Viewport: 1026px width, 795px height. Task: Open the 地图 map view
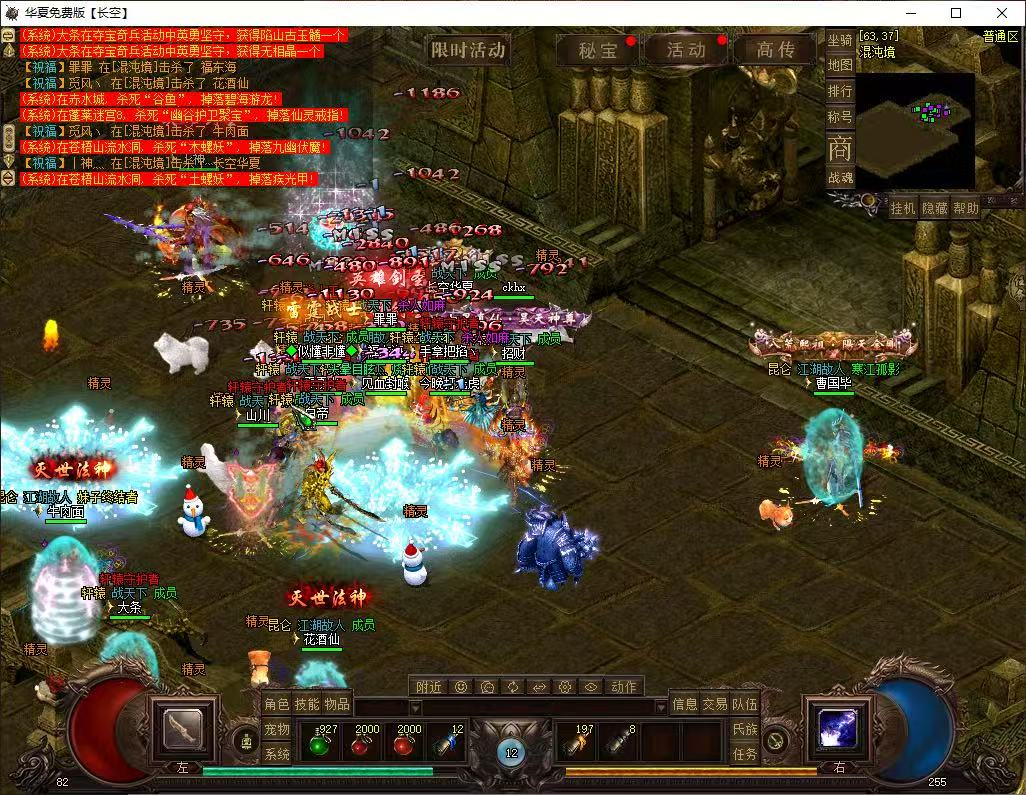point(840,65)
